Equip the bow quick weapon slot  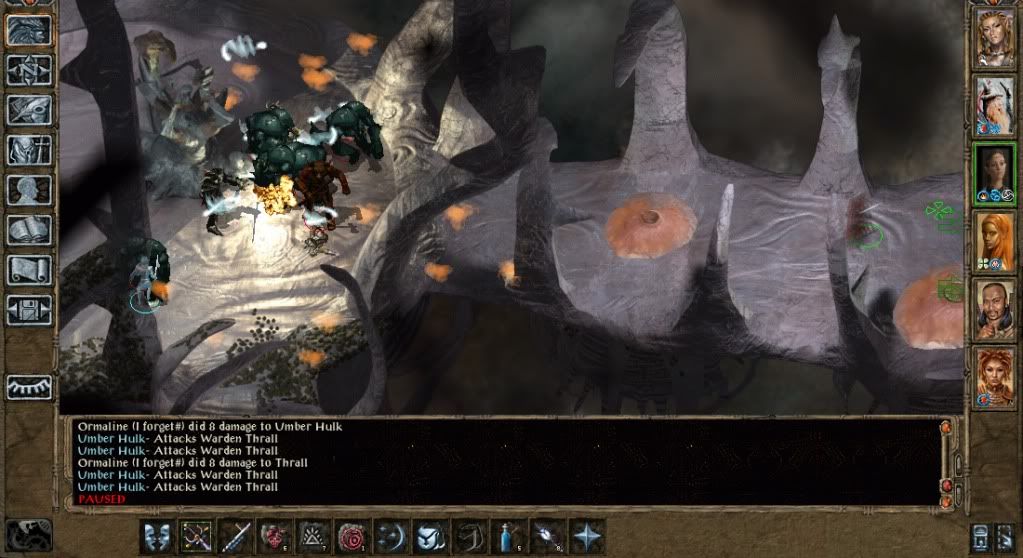(x=197, y=537)
